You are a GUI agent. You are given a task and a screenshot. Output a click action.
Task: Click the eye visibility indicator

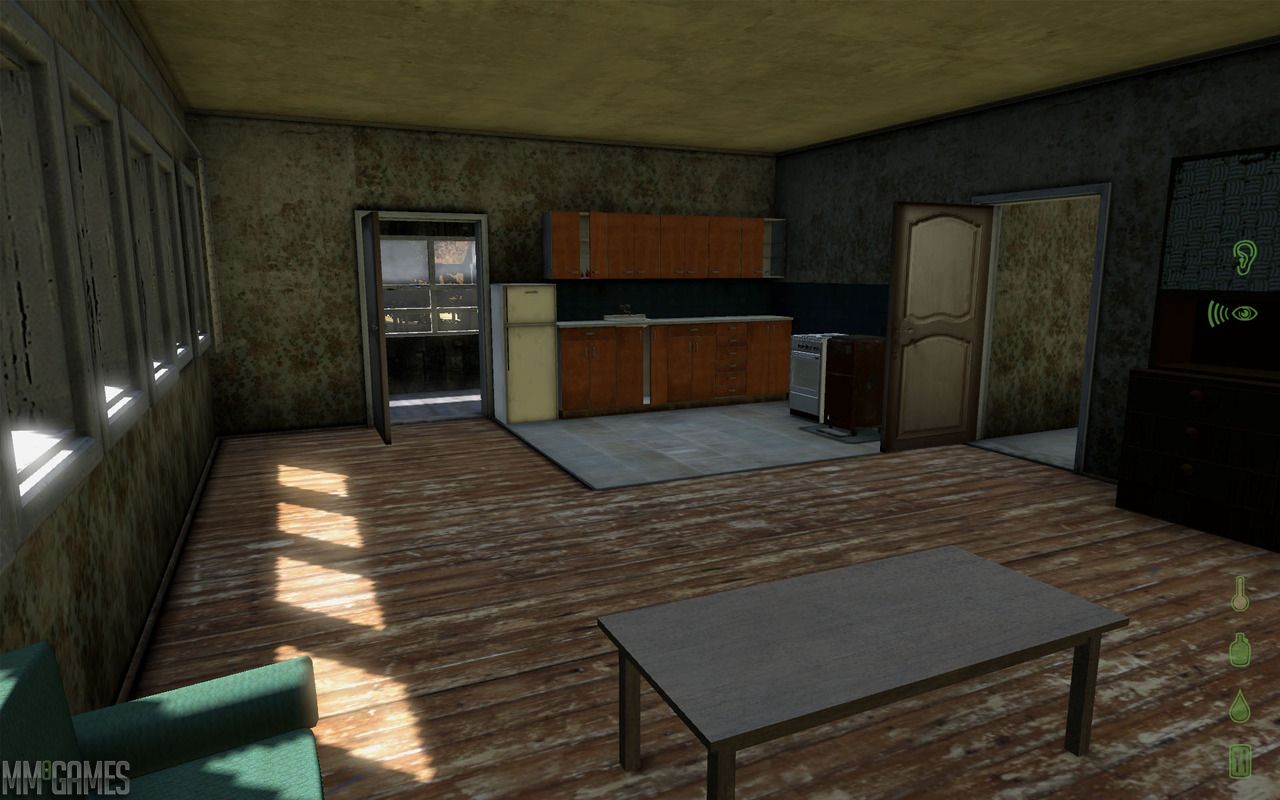1247,315
